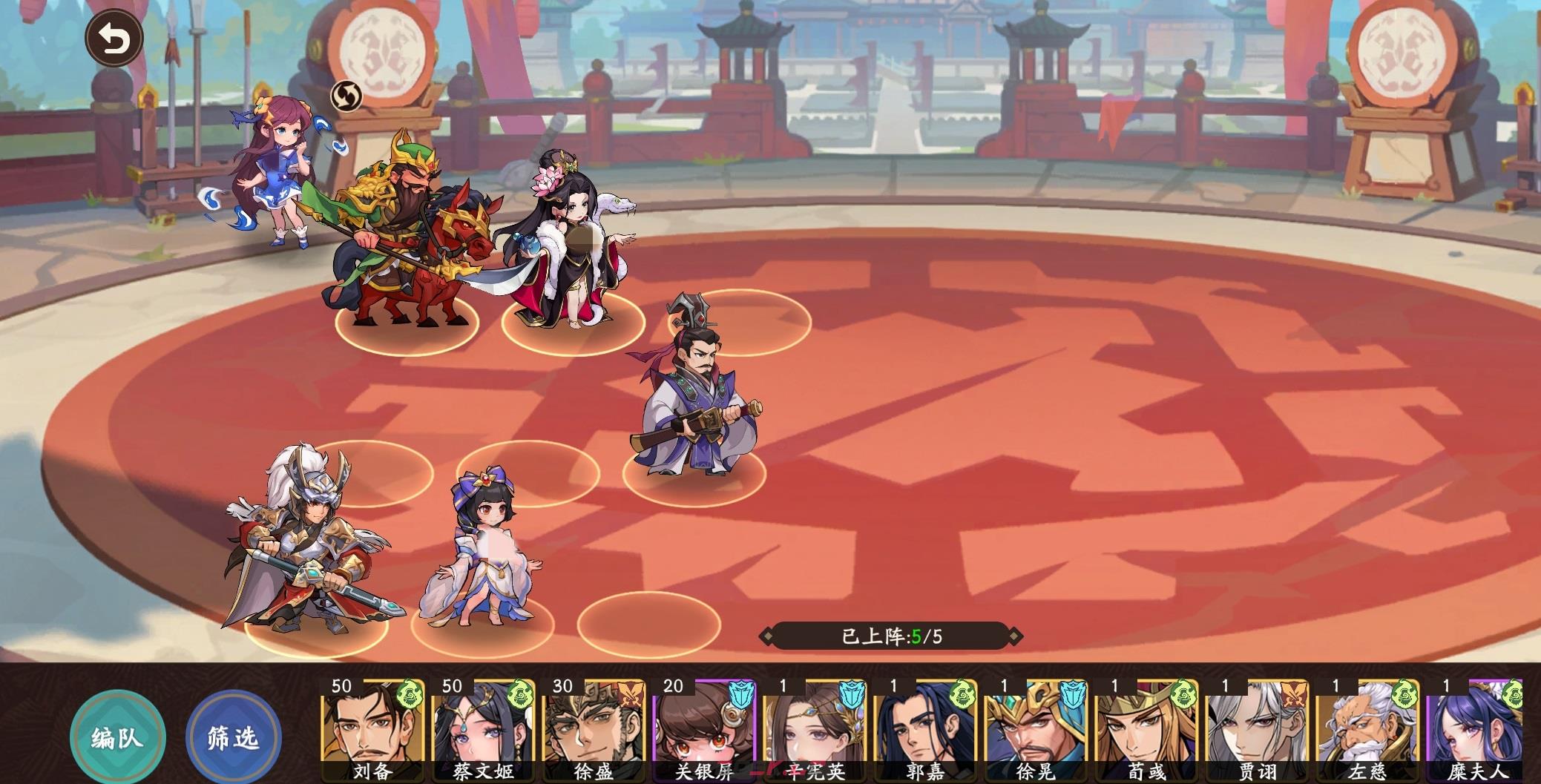This screenshot has width=1541, height=784.
Task: Click the blue shield icon on 关银屏's portrait
Action: point(742,694)
